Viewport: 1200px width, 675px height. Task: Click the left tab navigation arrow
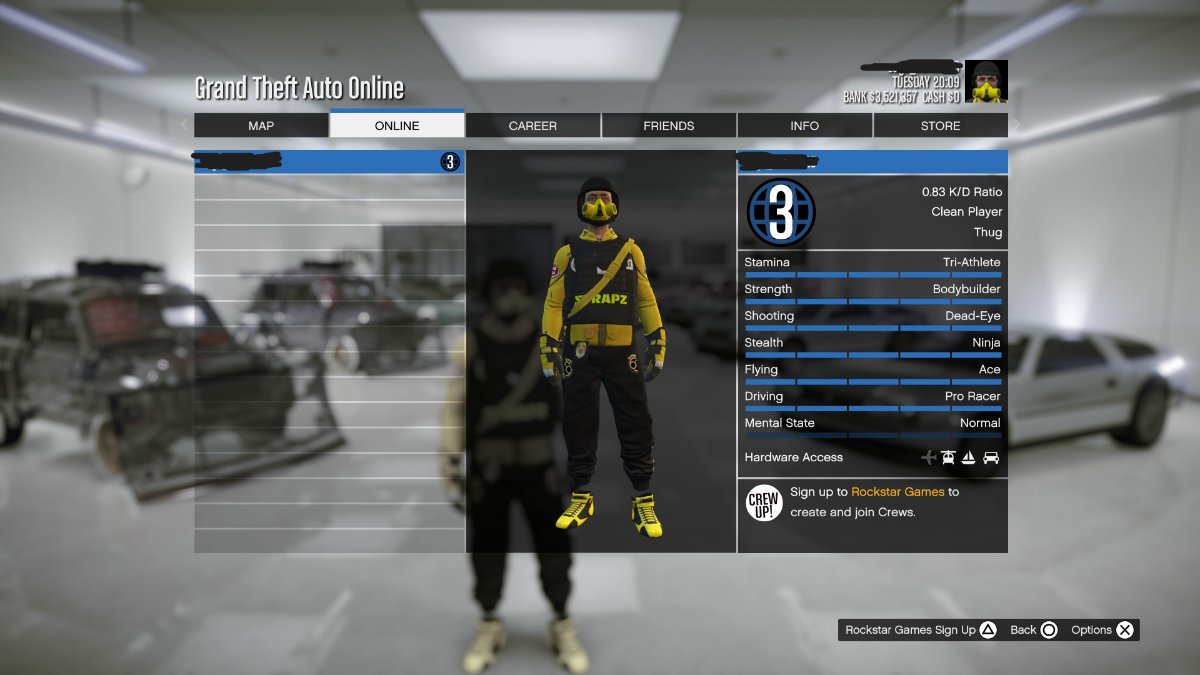(185, 125)
